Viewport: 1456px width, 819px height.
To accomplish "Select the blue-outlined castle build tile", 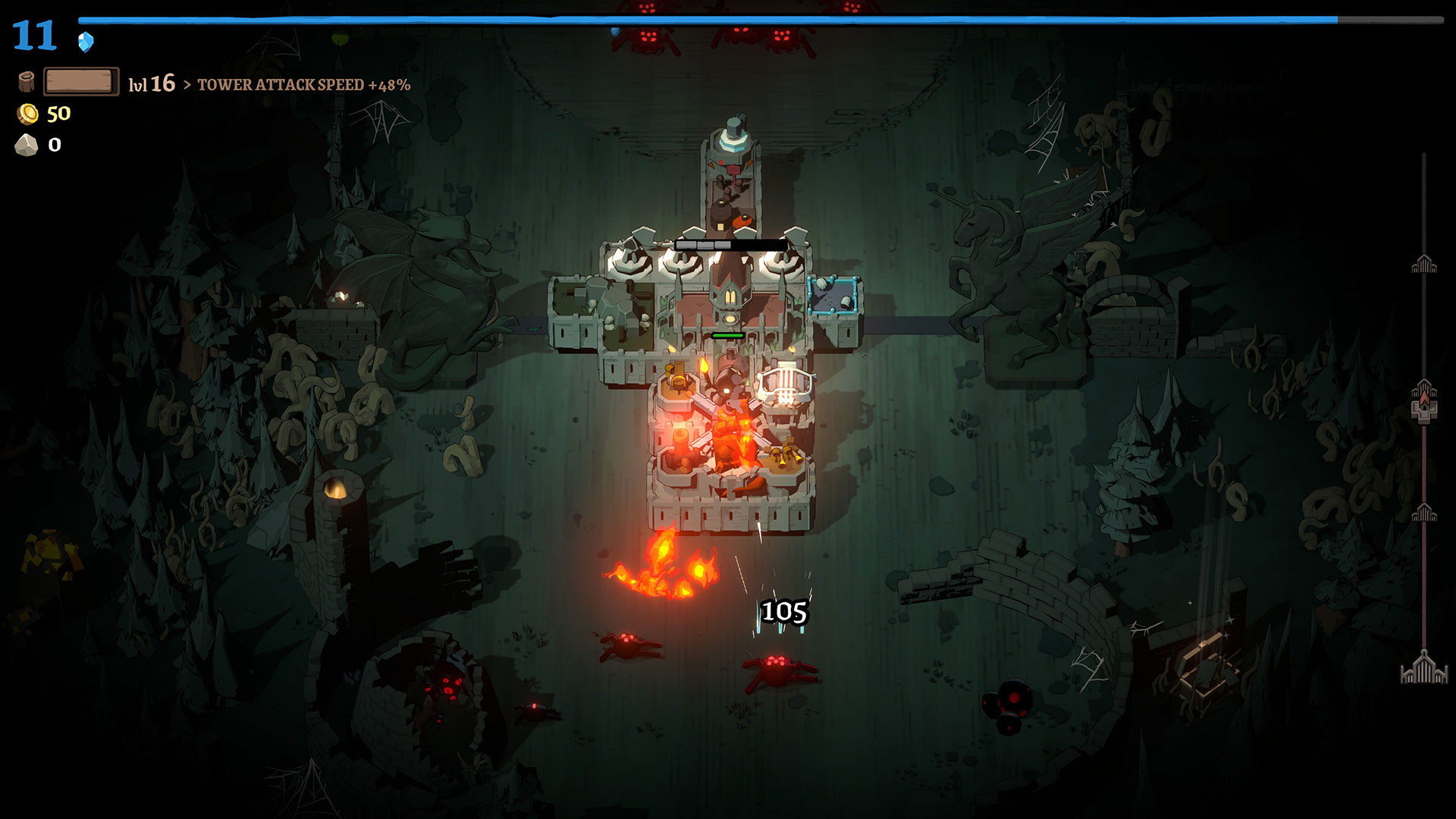I will coord(833,295).
